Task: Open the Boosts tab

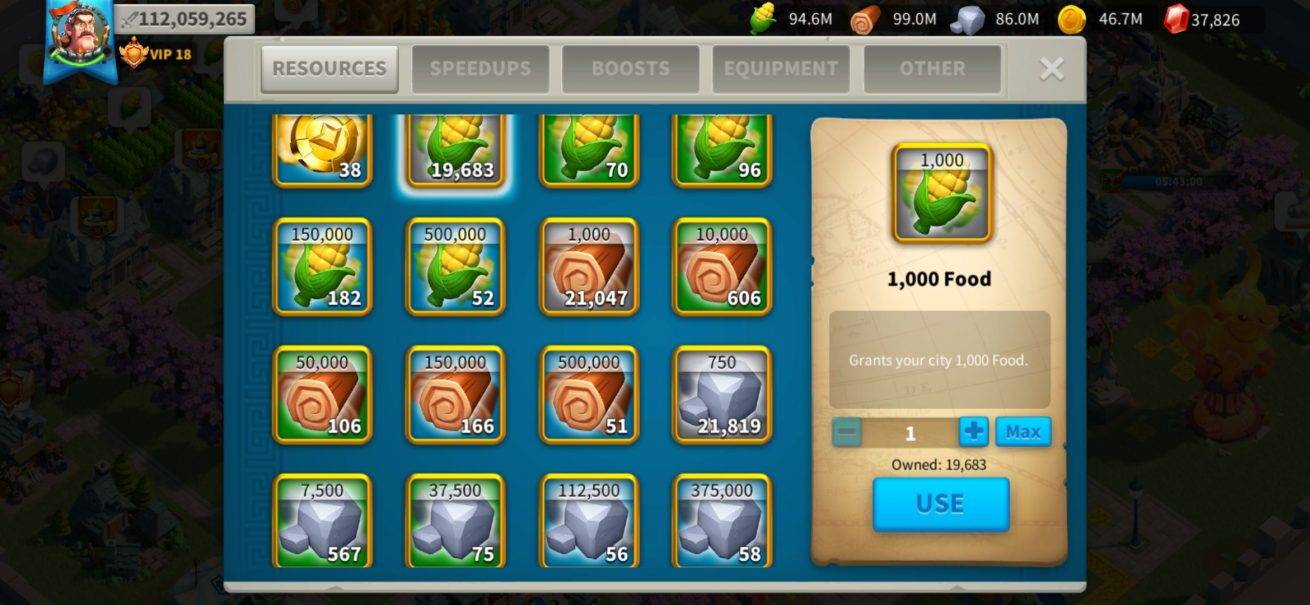Action: pyautogui.click(x=630, y=69)
